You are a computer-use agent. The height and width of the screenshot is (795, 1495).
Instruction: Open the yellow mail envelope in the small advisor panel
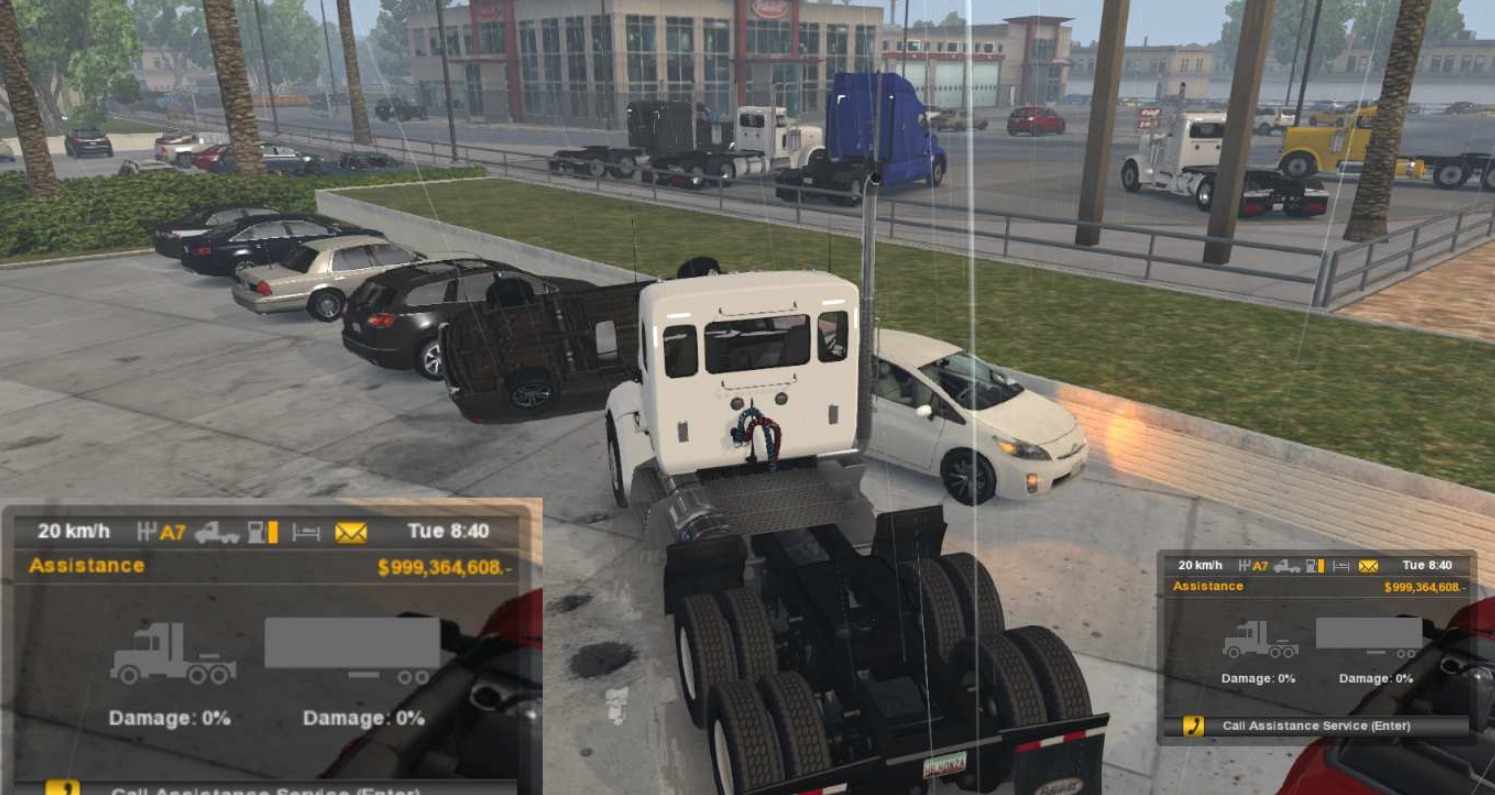pos(1368,566)
